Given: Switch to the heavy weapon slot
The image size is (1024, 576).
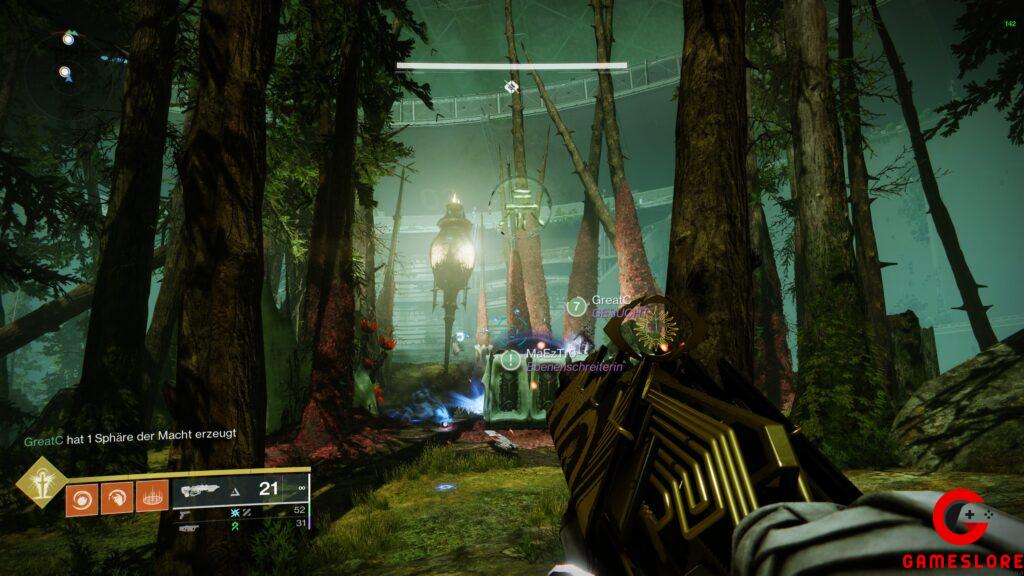Looking at the screenshot, I should 186,525.
